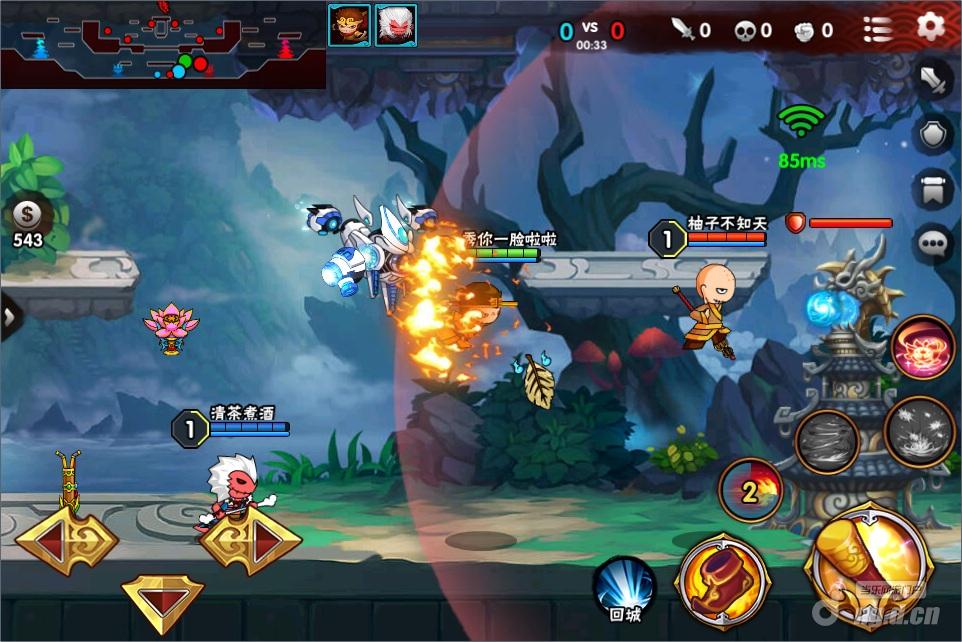Select the white-haired red hero portrait
The width and height of the screenshot is (962, 642).
coord(396,25)
